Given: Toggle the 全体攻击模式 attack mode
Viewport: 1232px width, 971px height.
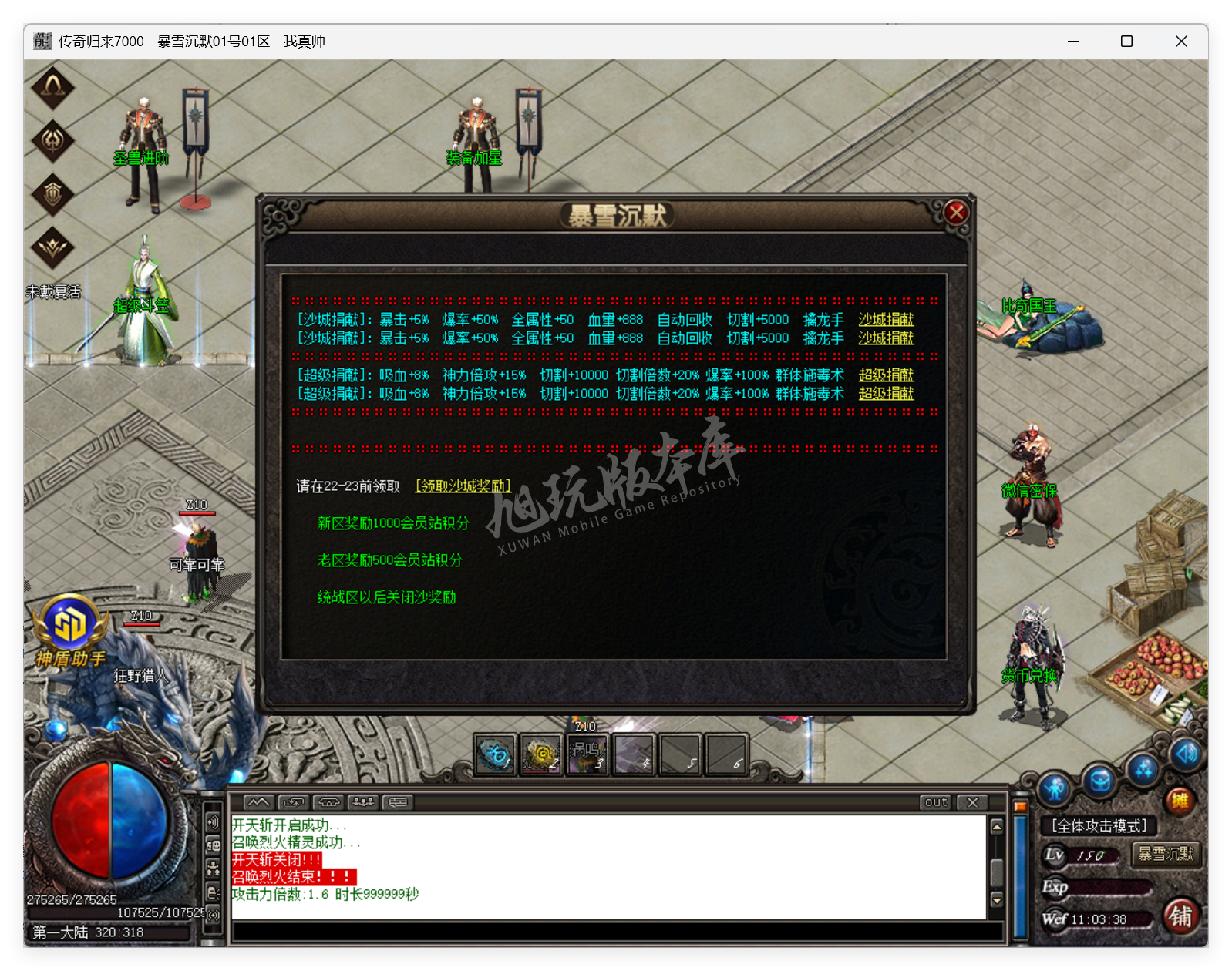Looking at the screenshot, I should [x=1101, y=825].
